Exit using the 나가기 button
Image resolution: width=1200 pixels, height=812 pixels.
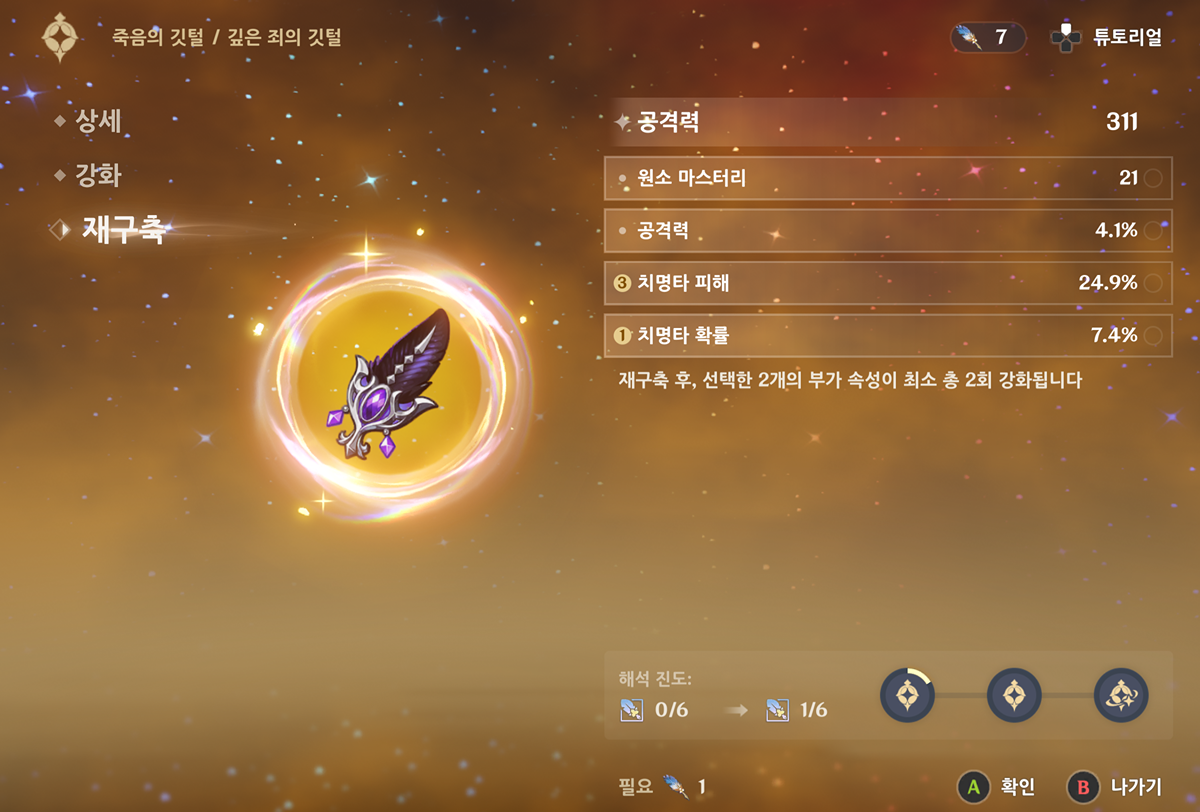[1114, 787]
